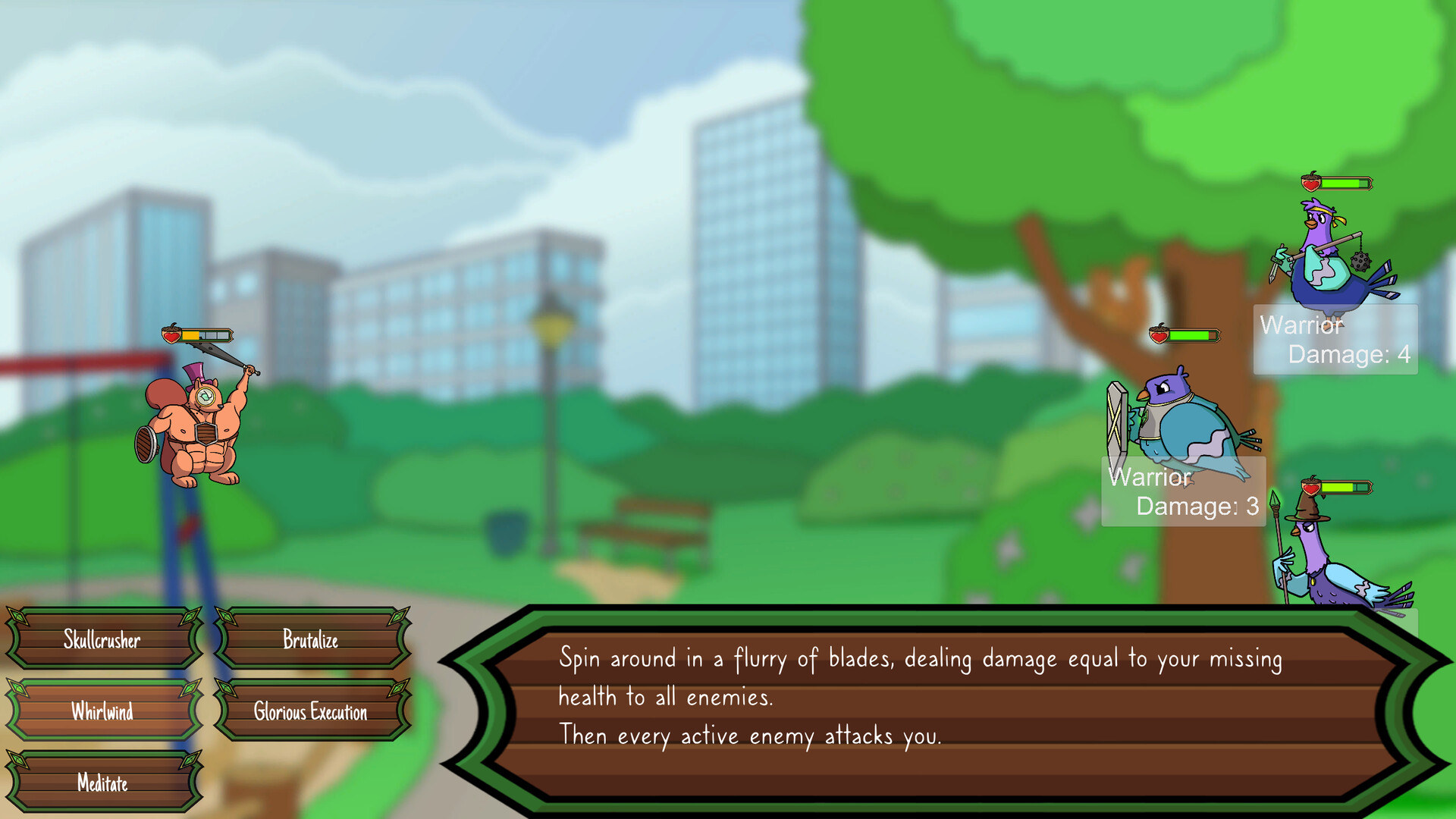Use the Meditate ability
Viewport: 1456px width, 819px height.
(102, 783)
